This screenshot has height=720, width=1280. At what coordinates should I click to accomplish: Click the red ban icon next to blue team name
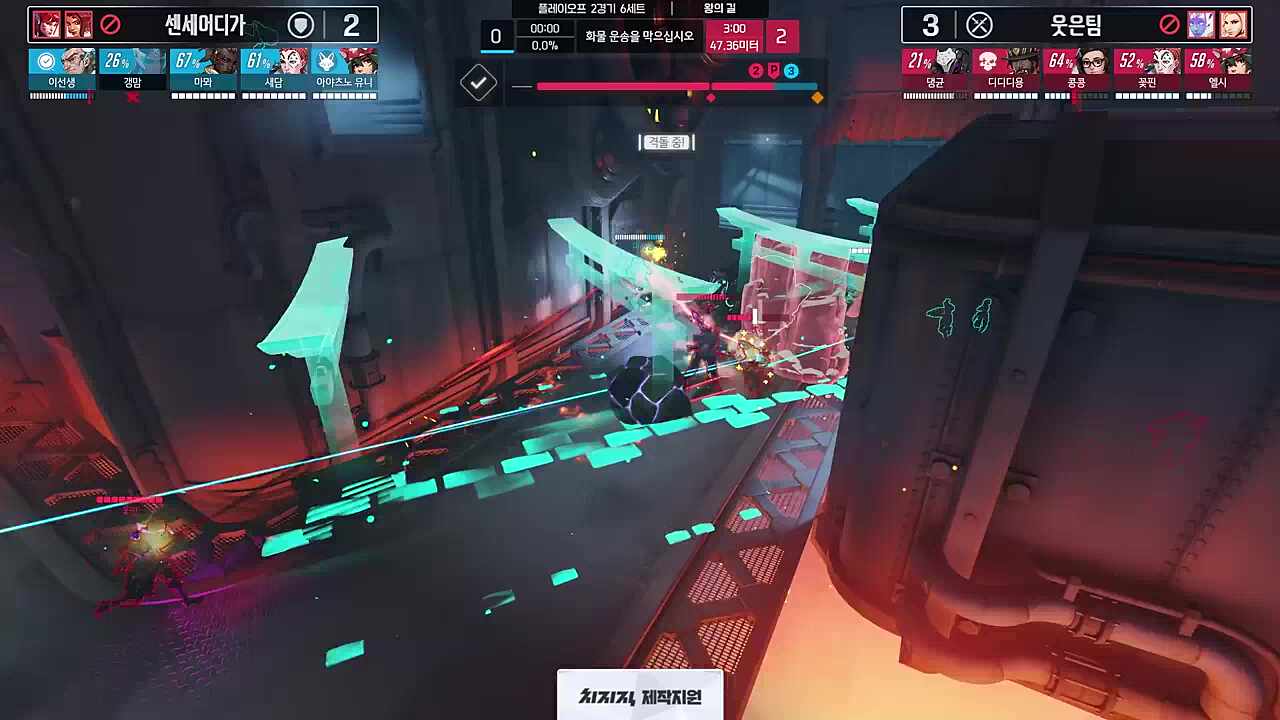coord(108,22)
